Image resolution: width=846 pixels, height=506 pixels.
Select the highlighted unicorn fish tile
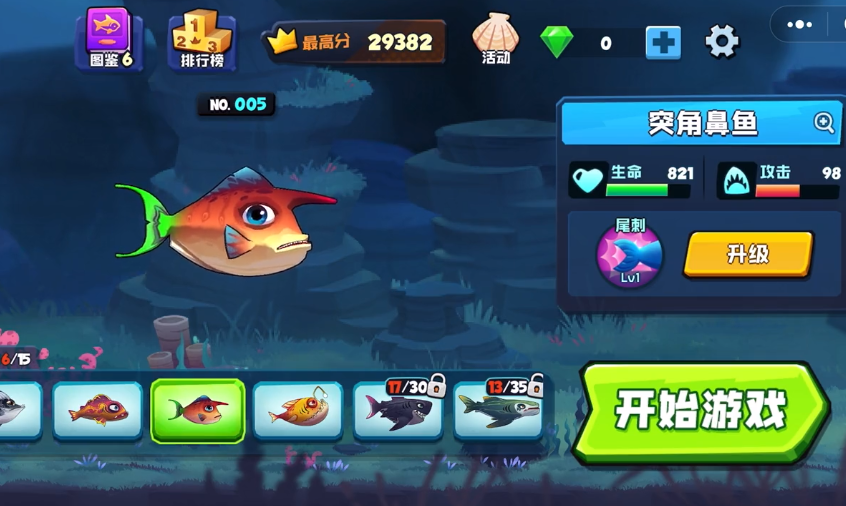click(198, 410)
